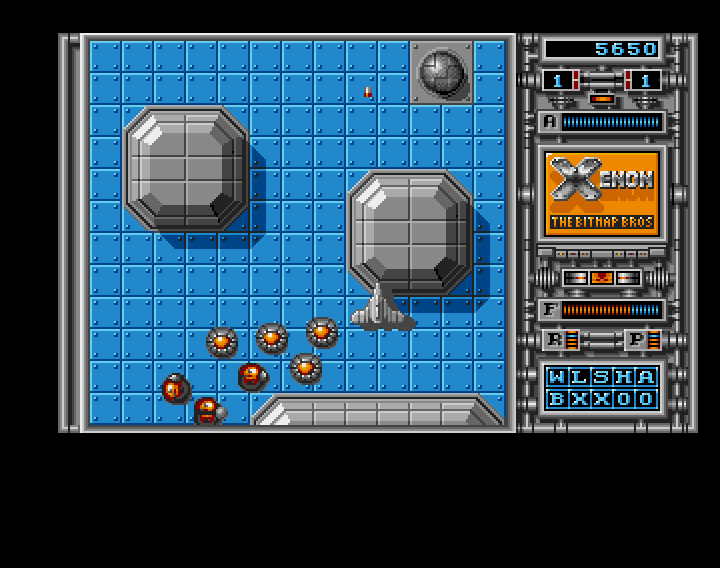
Task: Activate the A power-up letter tile
Action: coord(647,377)
